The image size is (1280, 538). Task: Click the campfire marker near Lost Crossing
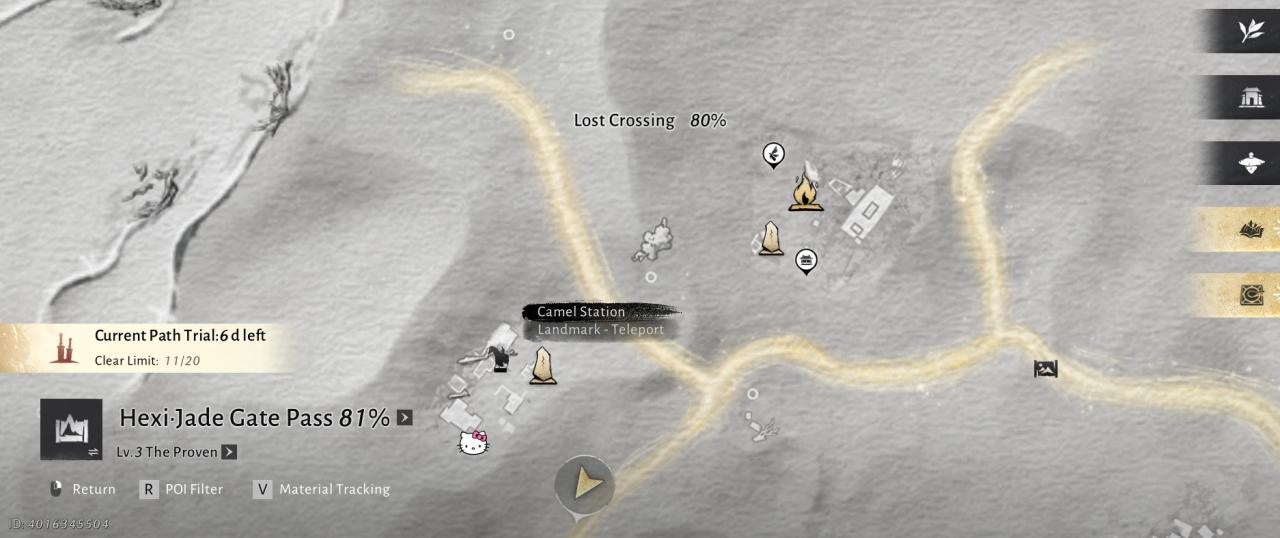click(x=806, y=191)
